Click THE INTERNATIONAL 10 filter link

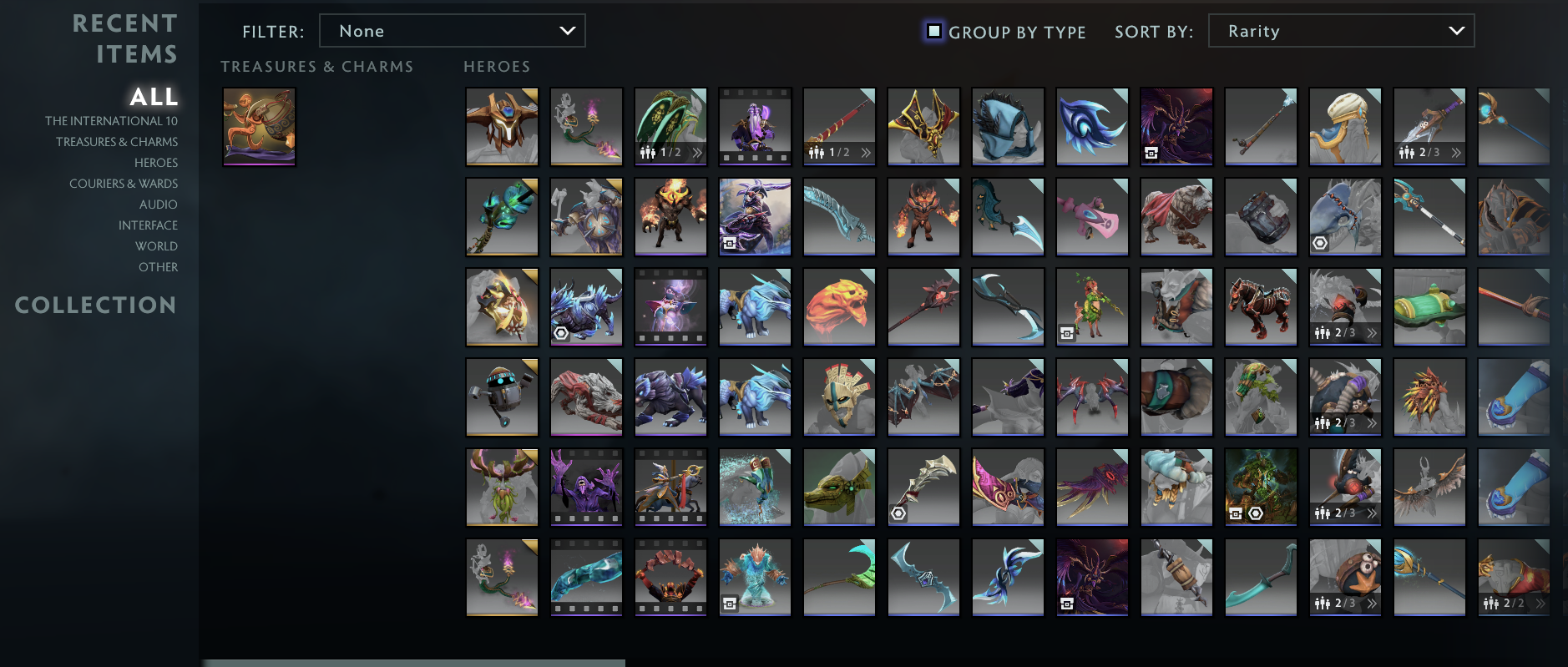111,120
